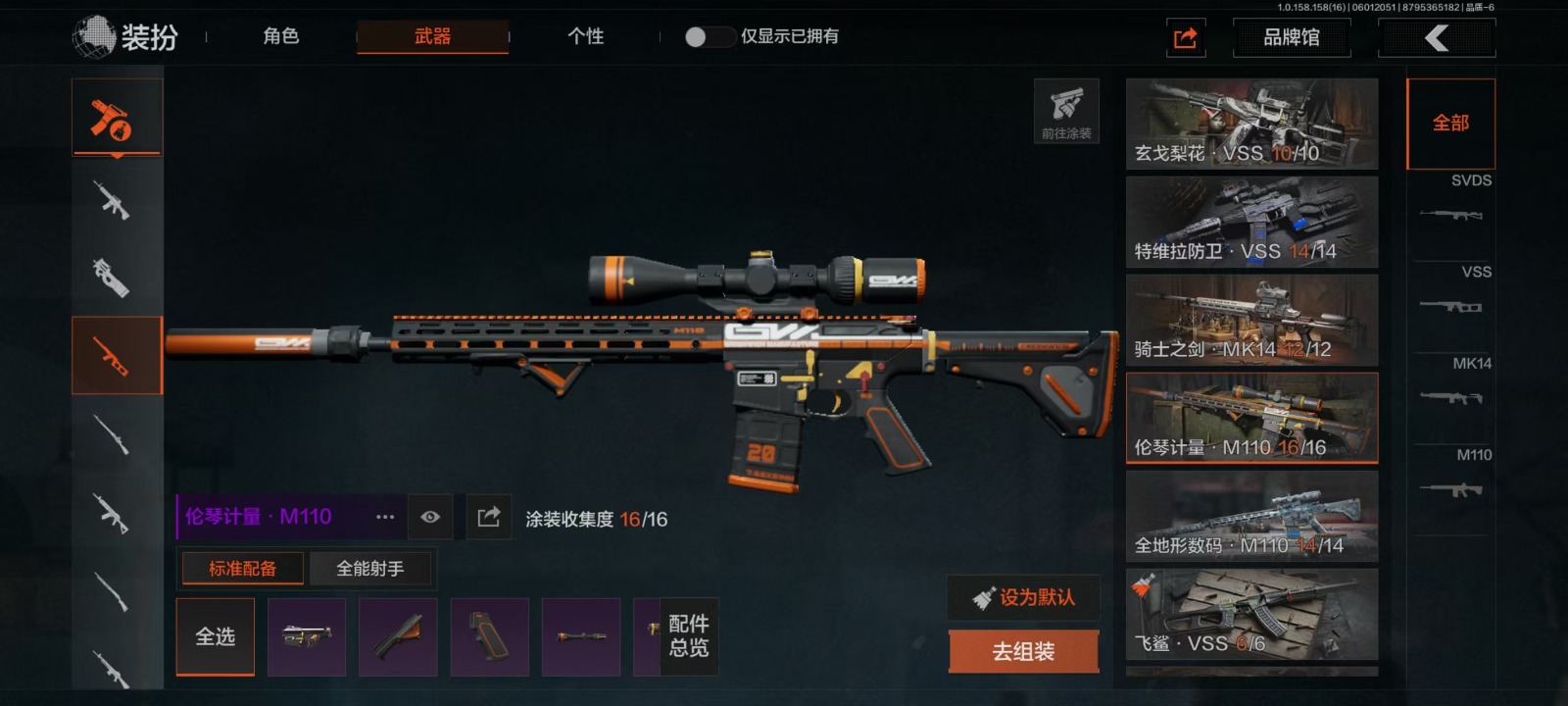Image resolution: width=1568 pixels, height=706 pixels.
Task: Show 全部 weapon skins filter
Action: (1450, 124)
